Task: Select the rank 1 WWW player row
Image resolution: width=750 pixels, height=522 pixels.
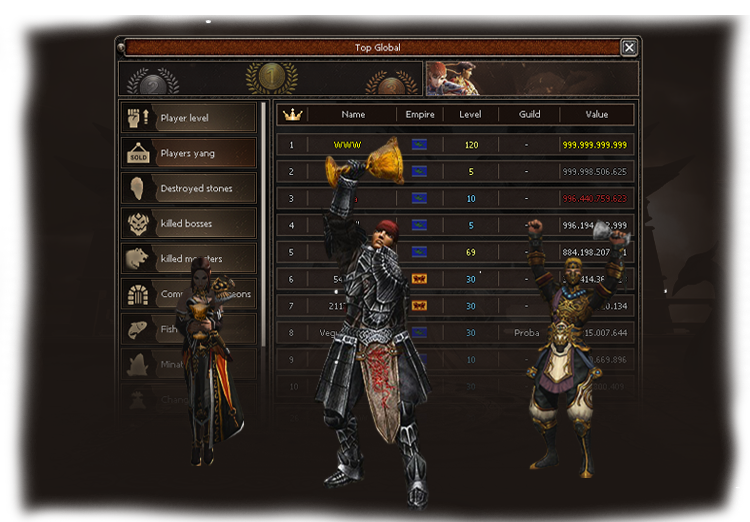Action: (x=454, y=145)
